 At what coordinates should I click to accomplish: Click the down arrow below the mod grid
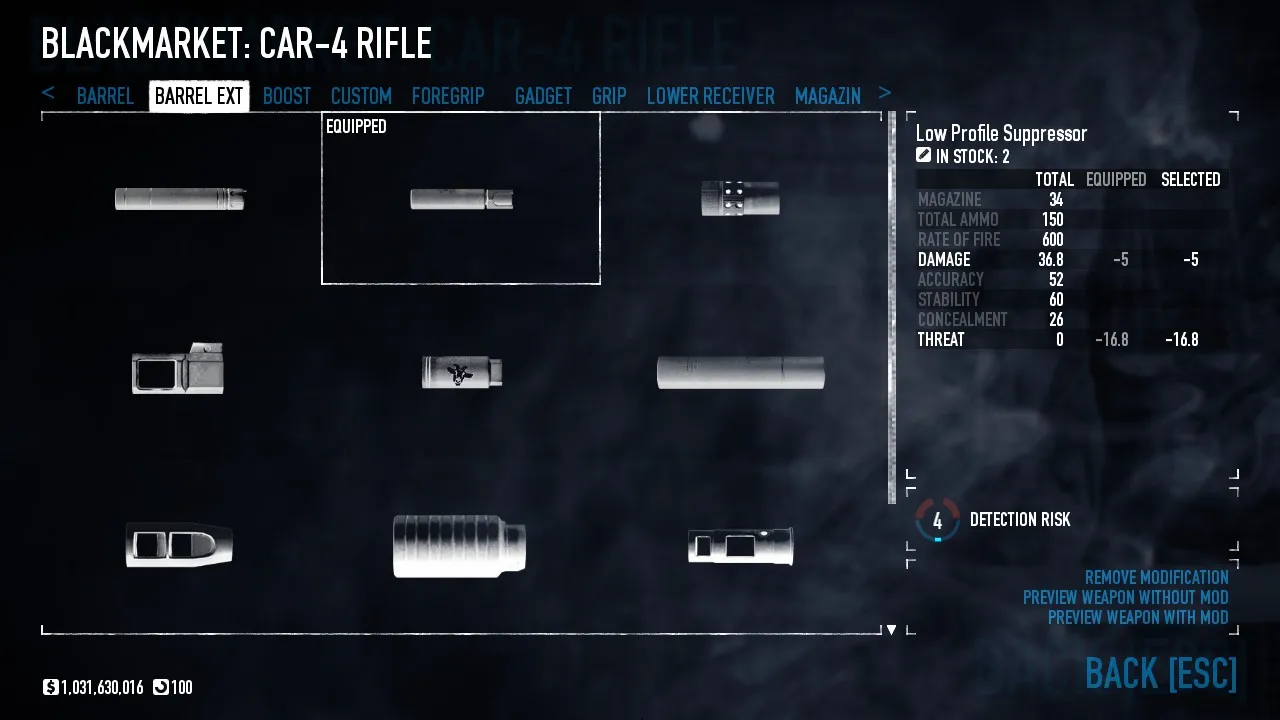pos(891,629)
